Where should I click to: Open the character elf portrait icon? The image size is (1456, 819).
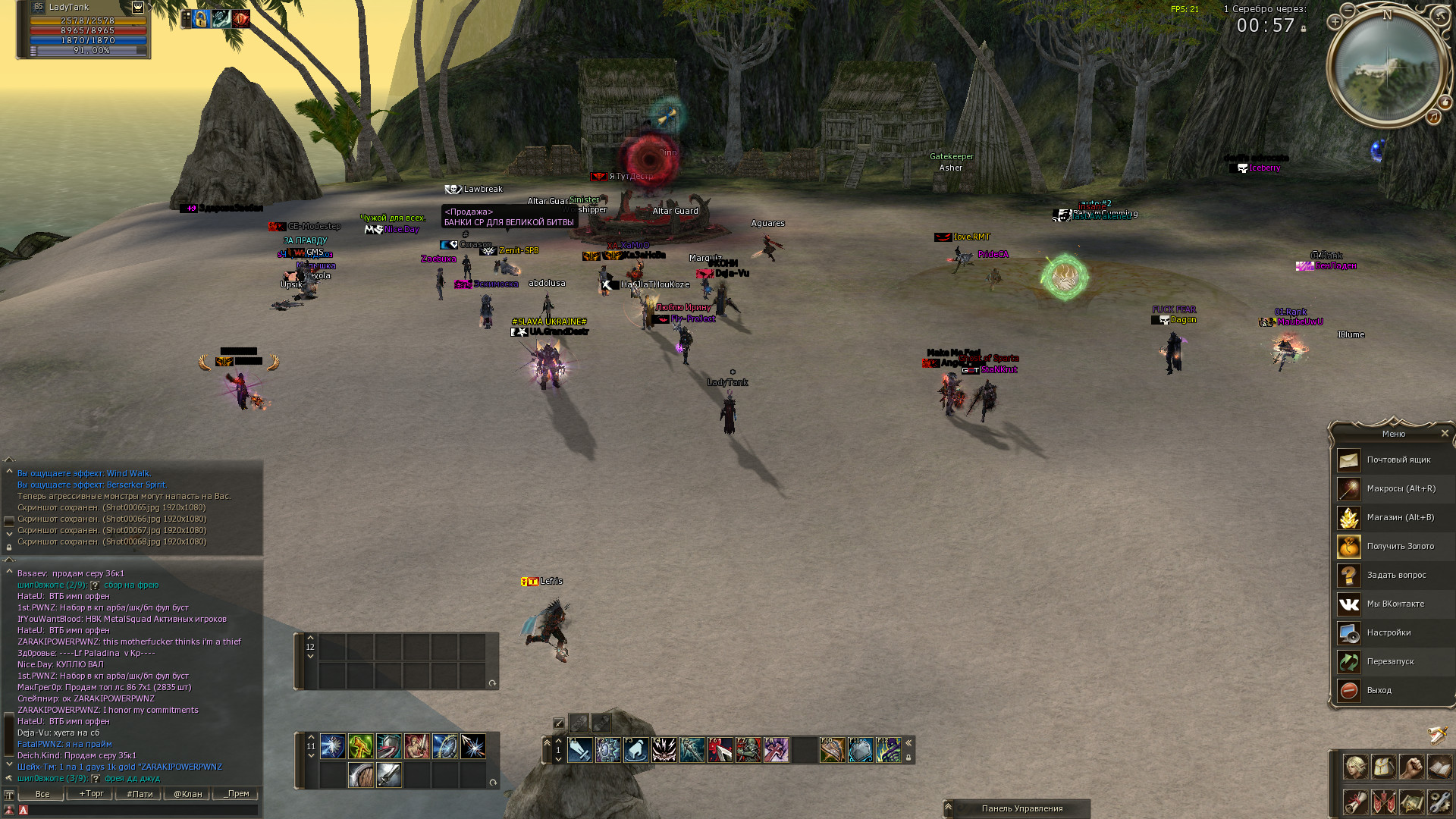click(x=1355, y=767)
